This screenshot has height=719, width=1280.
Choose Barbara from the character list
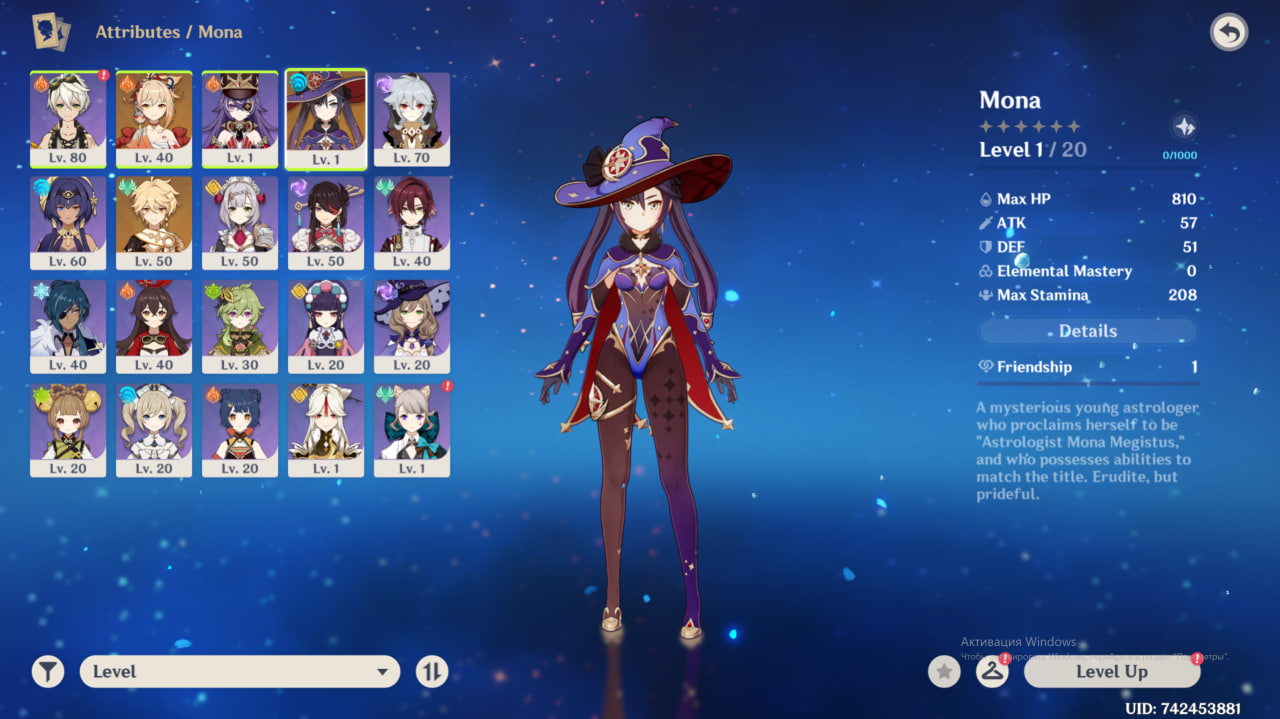point(154,430)
